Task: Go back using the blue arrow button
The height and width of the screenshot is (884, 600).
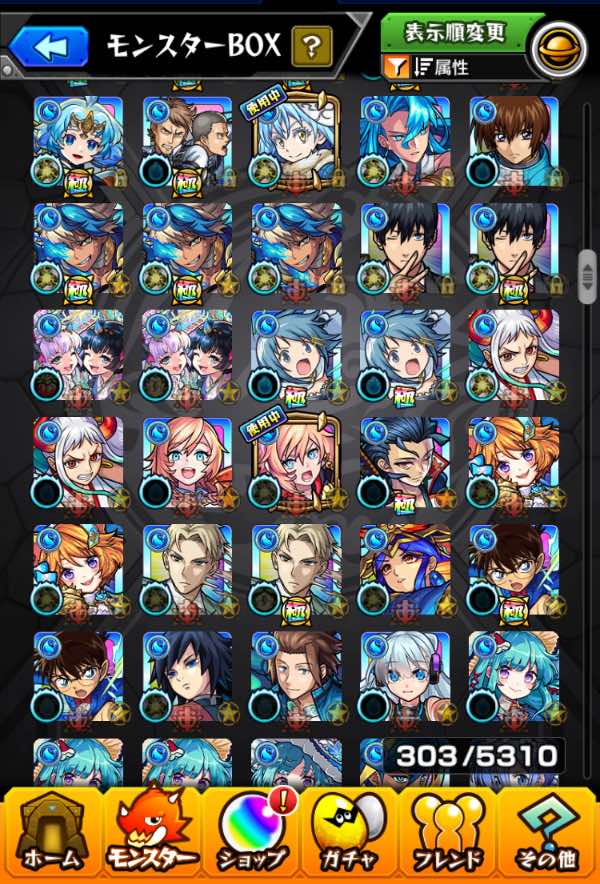Action: [49, 45]
